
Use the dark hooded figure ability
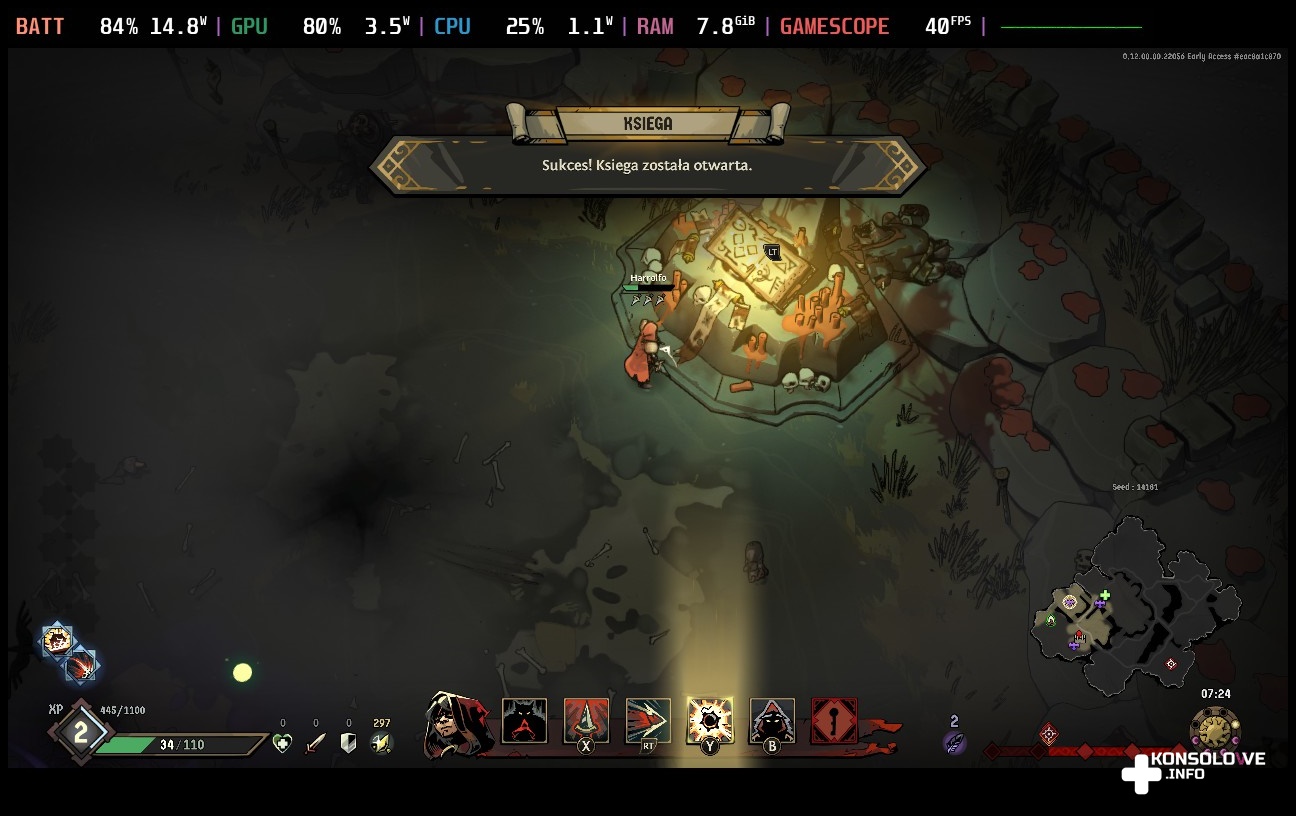[x=772, y=721]
